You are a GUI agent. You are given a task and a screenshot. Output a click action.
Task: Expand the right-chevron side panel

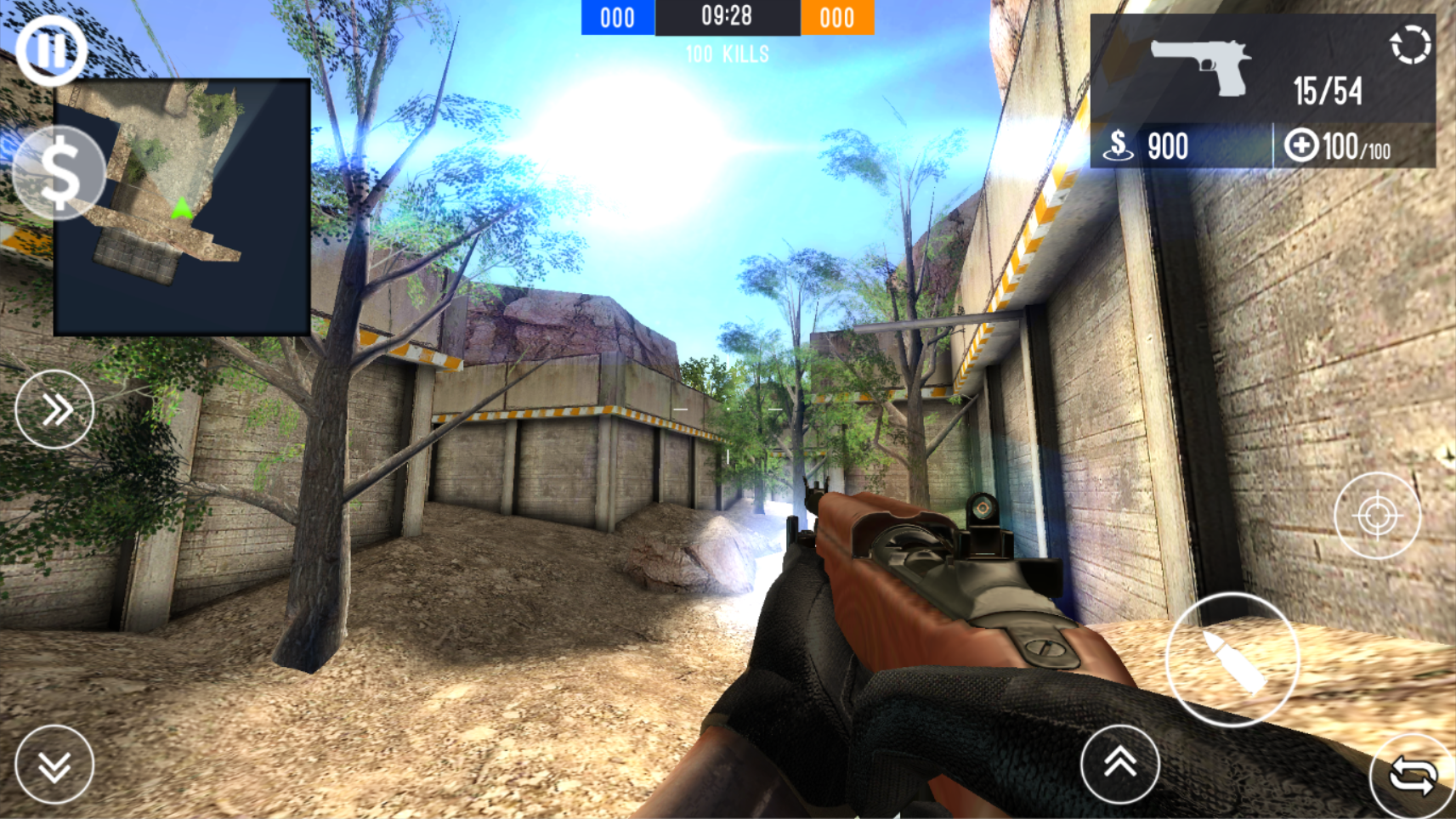point(54,409)
